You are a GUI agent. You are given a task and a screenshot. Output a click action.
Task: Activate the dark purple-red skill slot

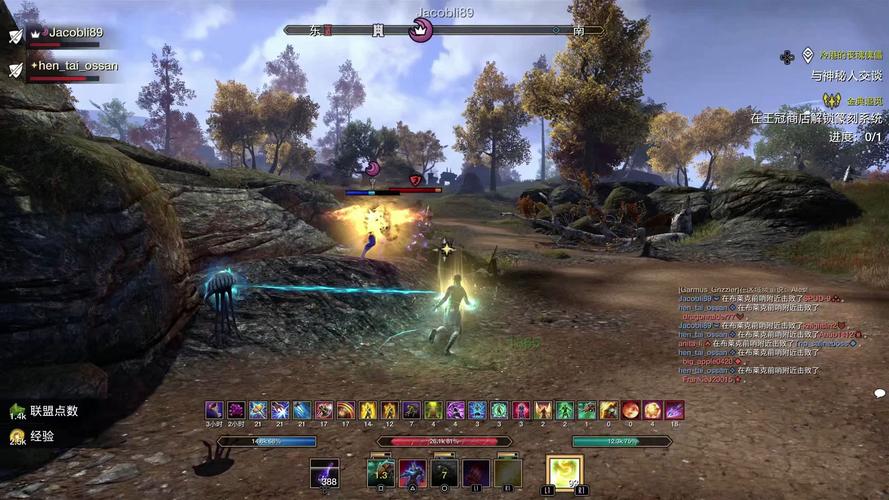(477, 473)
